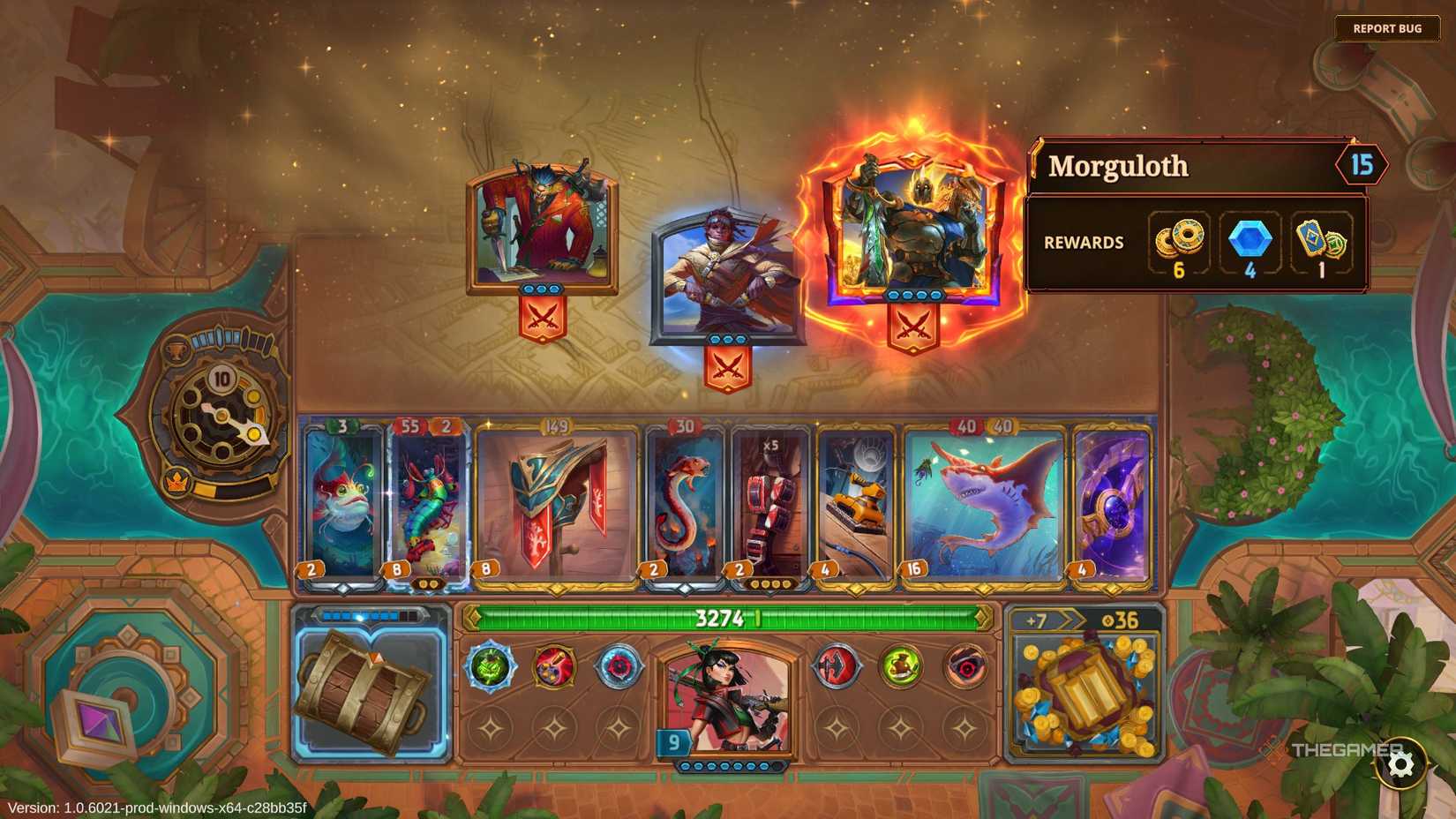Viewport: 1456px width, 819px height.
Task: Select the dark eye ability icon
Action: pos(965,668)
